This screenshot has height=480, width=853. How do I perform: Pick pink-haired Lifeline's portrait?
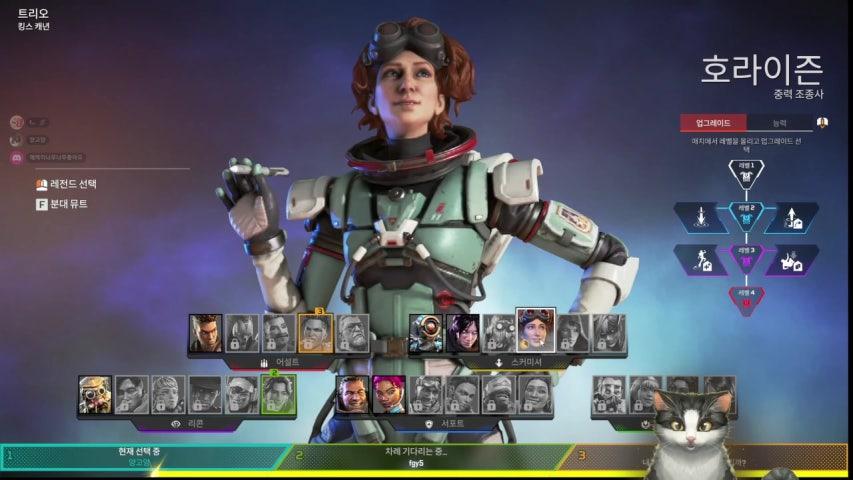click(x=389, y=394)
